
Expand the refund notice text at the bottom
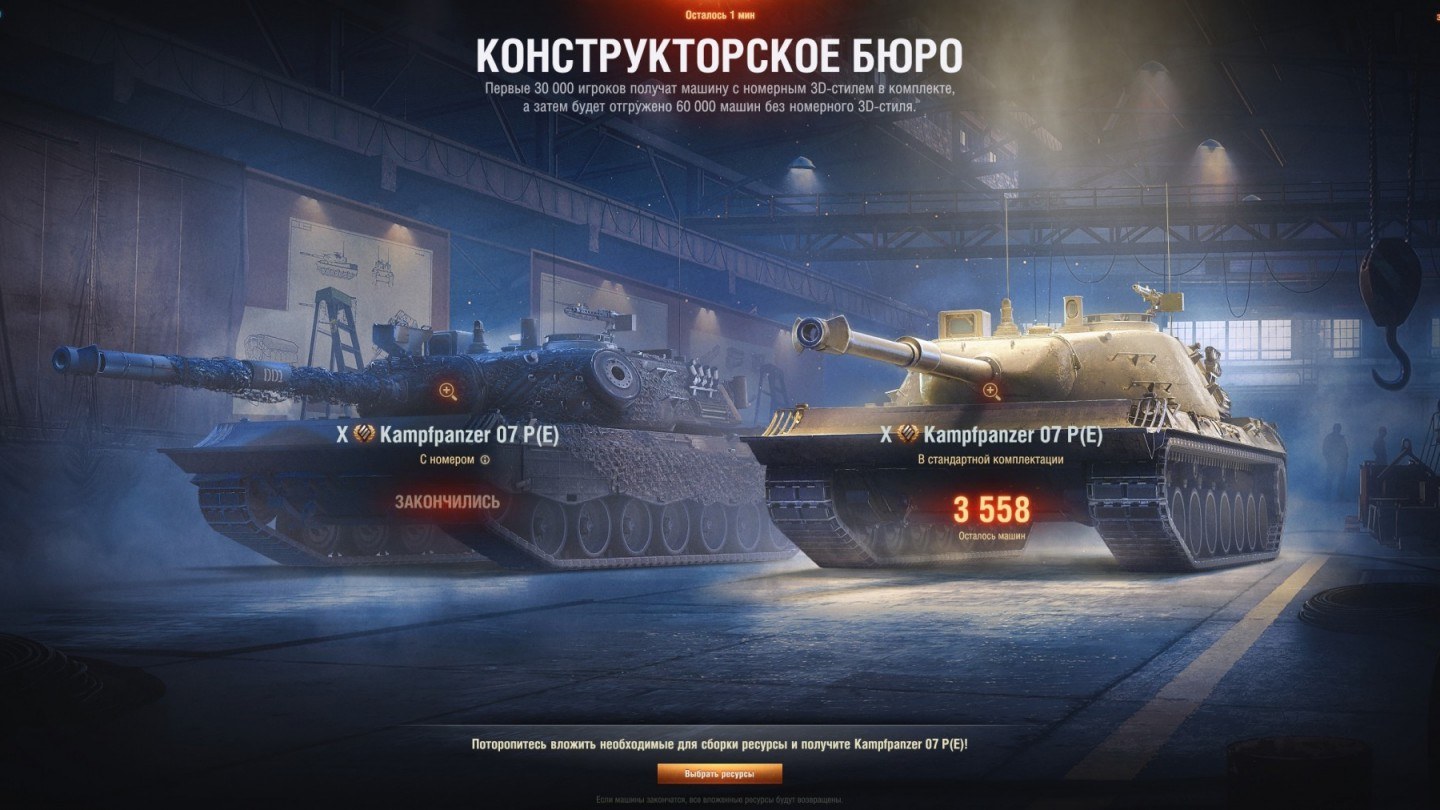coord(720,800)
